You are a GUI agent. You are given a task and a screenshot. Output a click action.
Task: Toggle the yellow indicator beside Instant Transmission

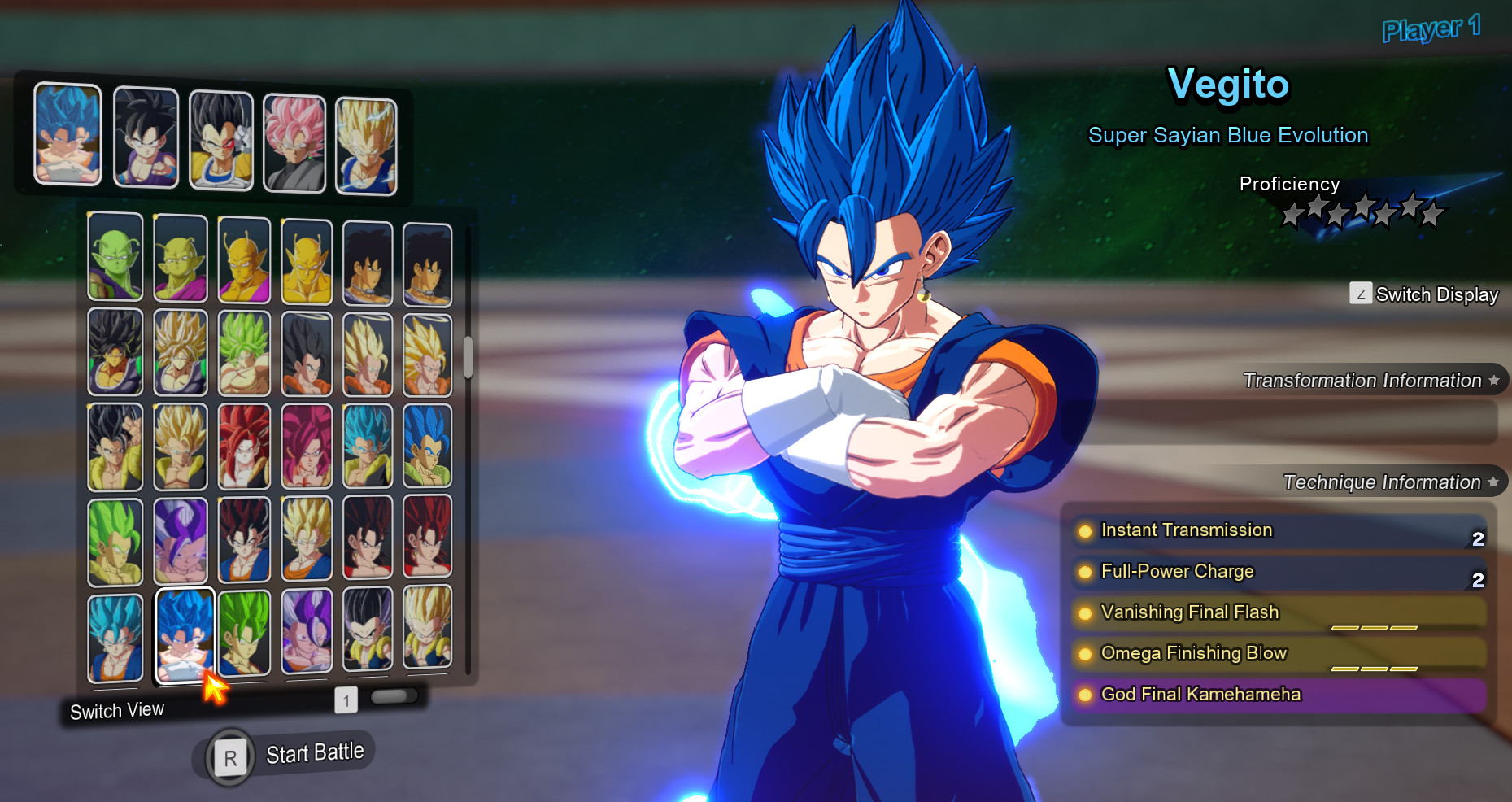click(1086, 531)
